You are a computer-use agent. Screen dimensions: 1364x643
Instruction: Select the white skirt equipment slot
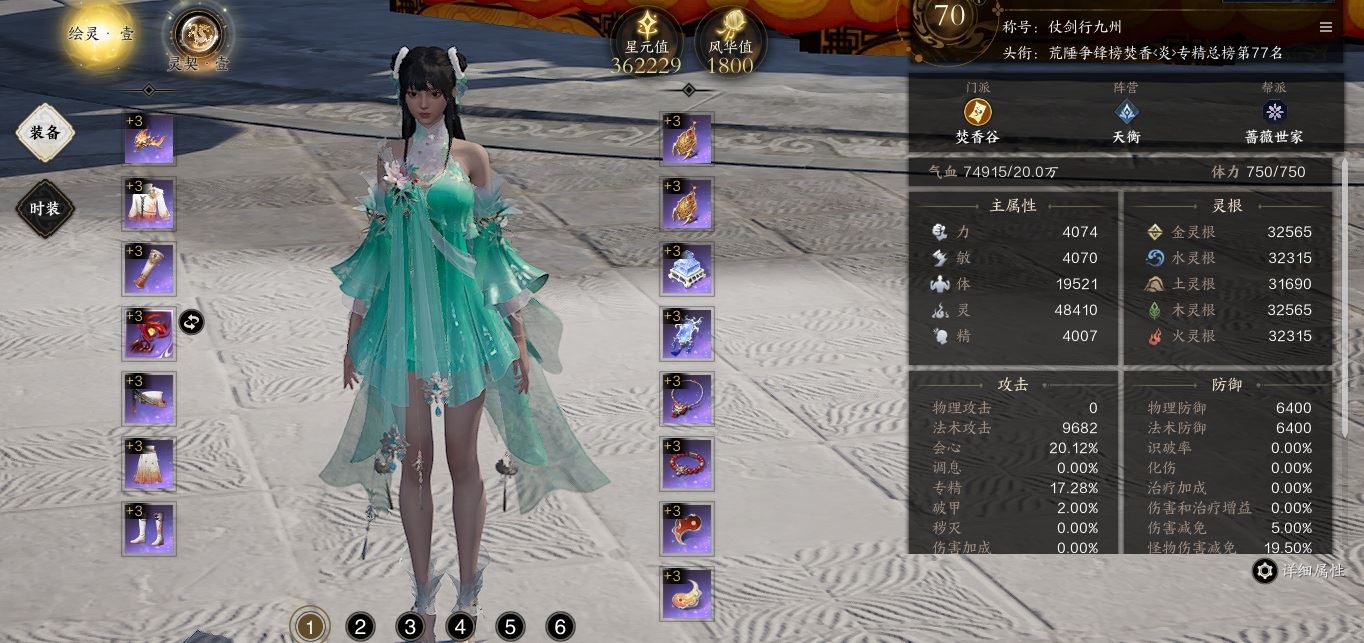(x=150, y=464)
